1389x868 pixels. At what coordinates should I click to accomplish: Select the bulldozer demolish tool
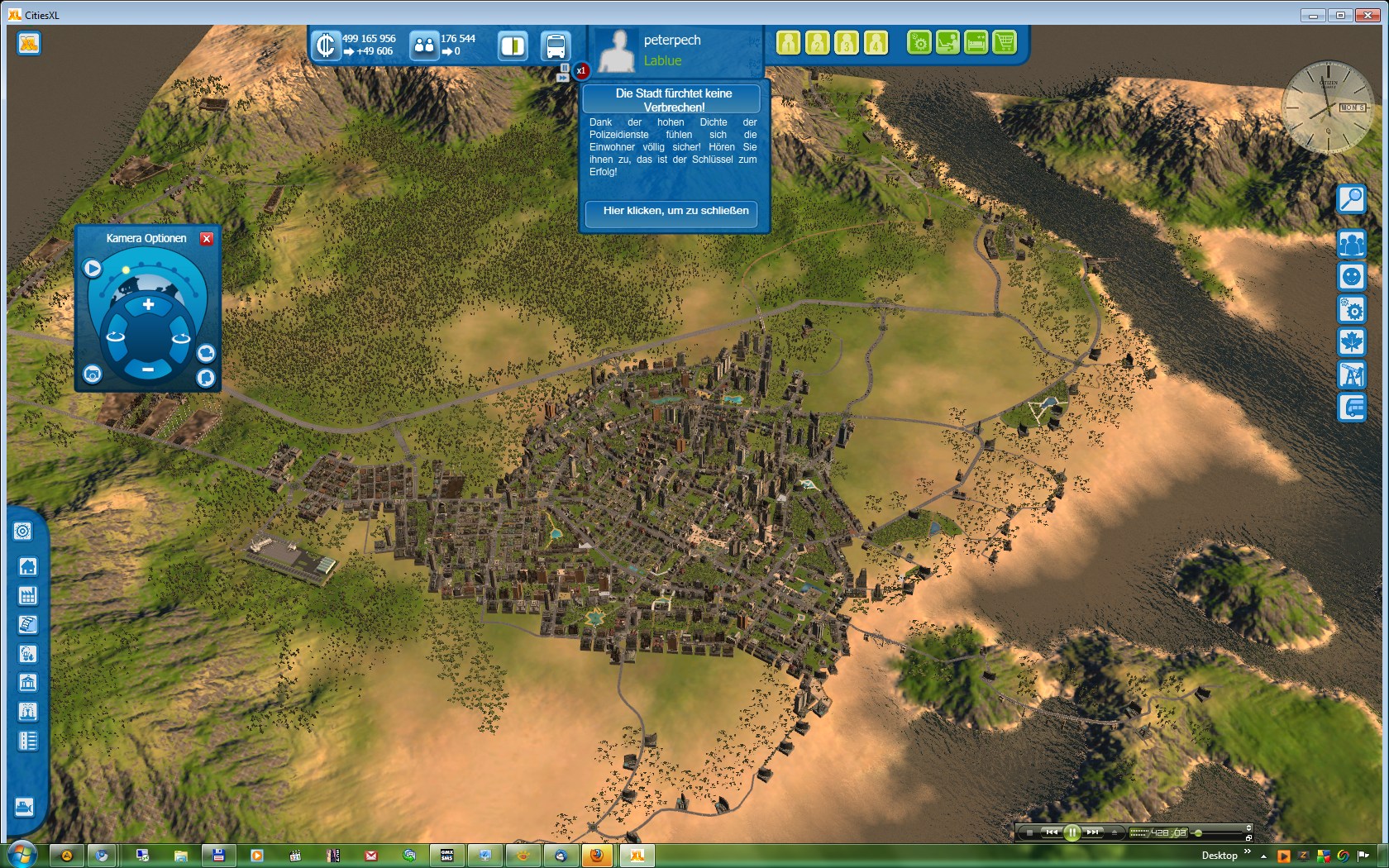tap(24, 806)
